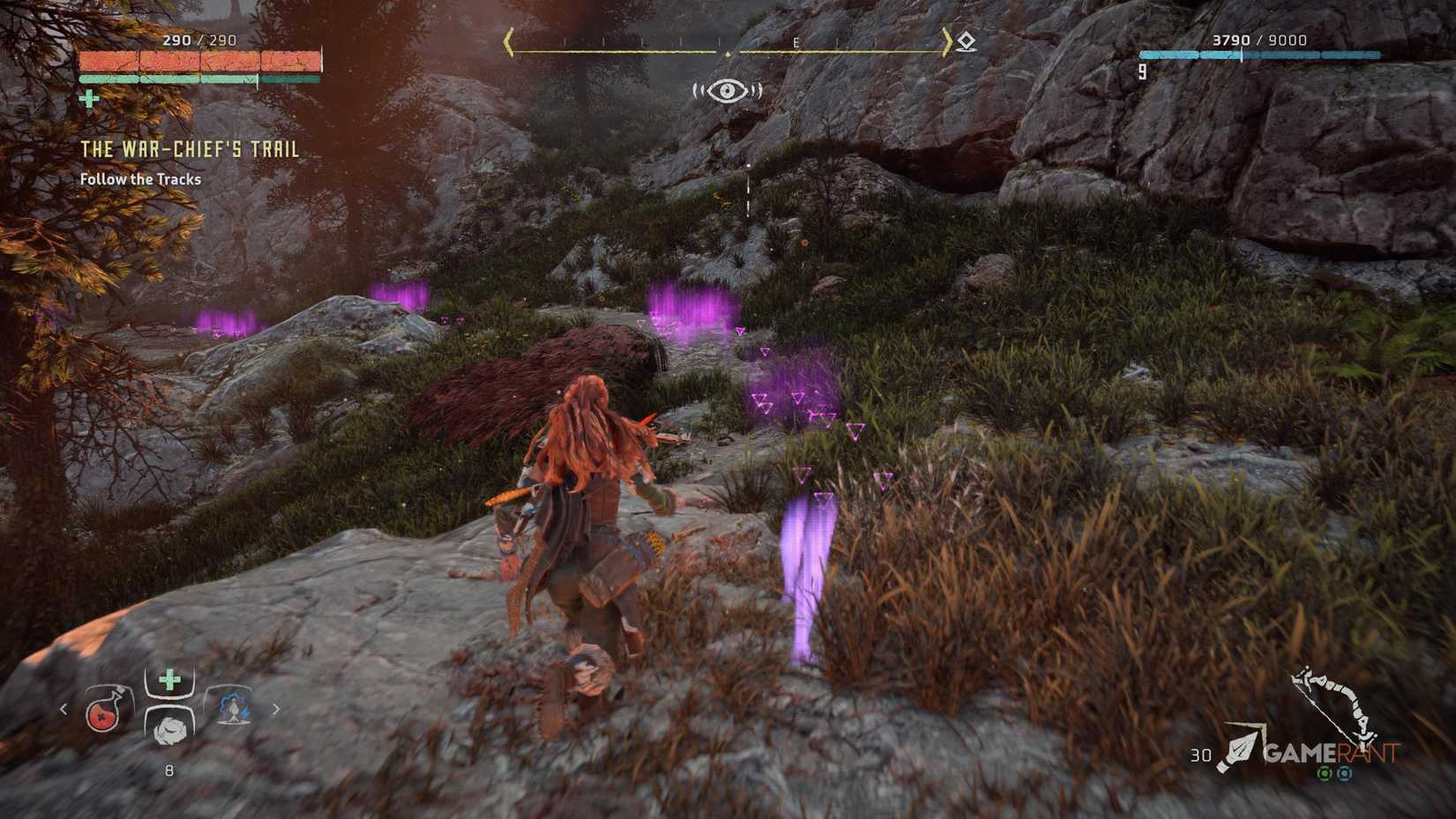Cycle right through items with the right chevron
The width and height of the screenshot is (1456, 819).
click(x=277, y=709)
